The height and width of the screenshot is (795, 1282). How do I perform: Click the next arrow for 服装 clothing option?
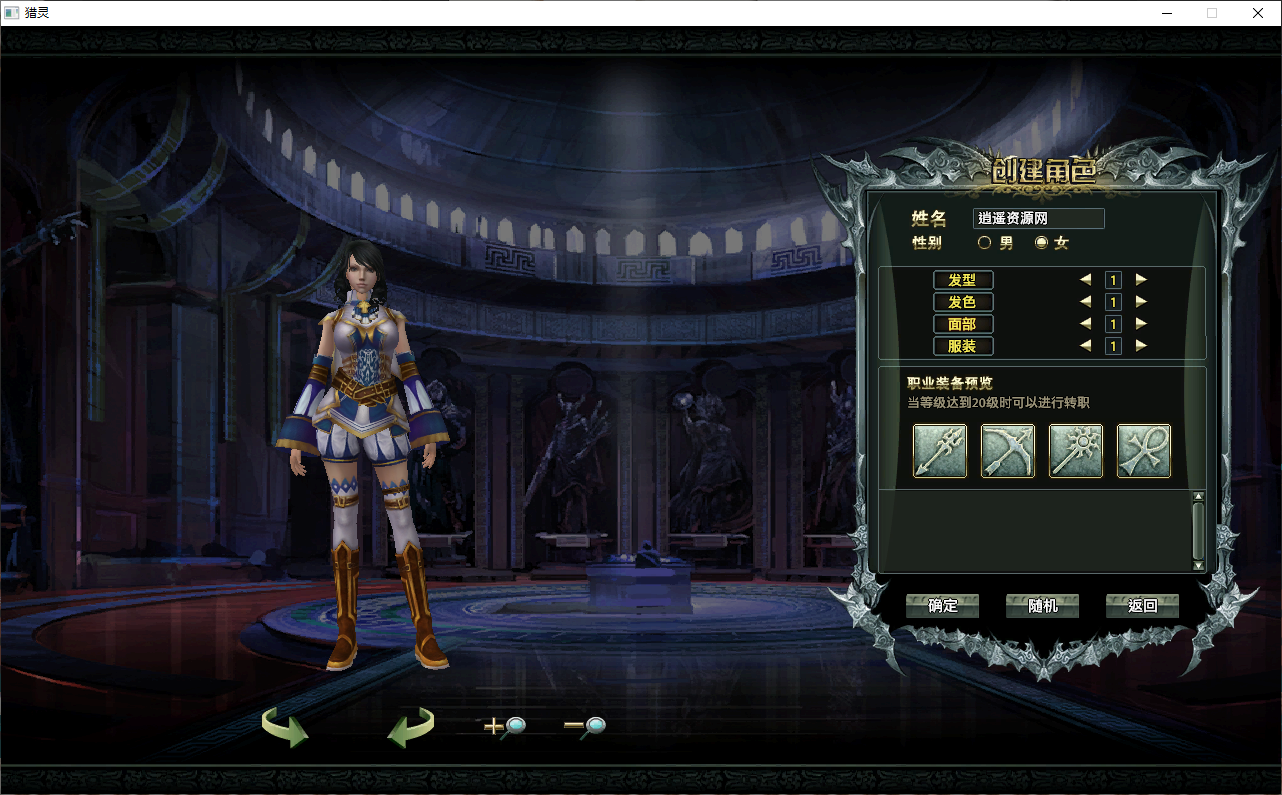1141,346
